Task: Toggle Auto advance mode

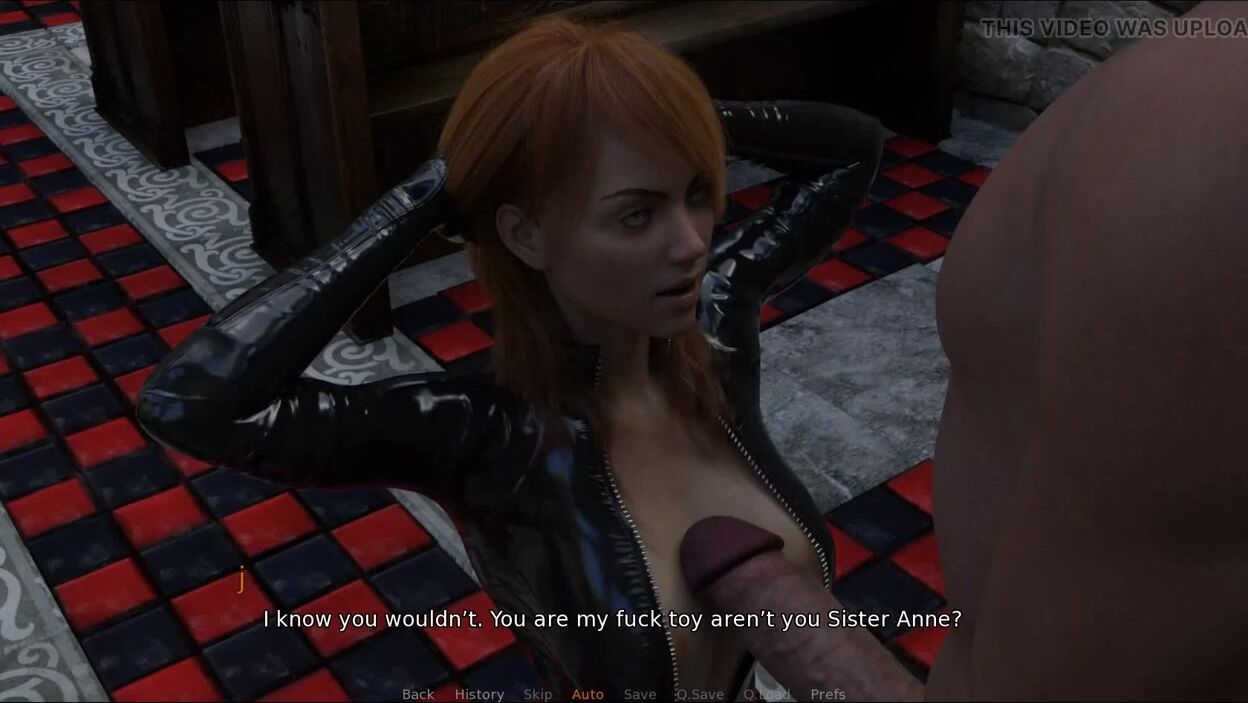Action: point(588,694)
